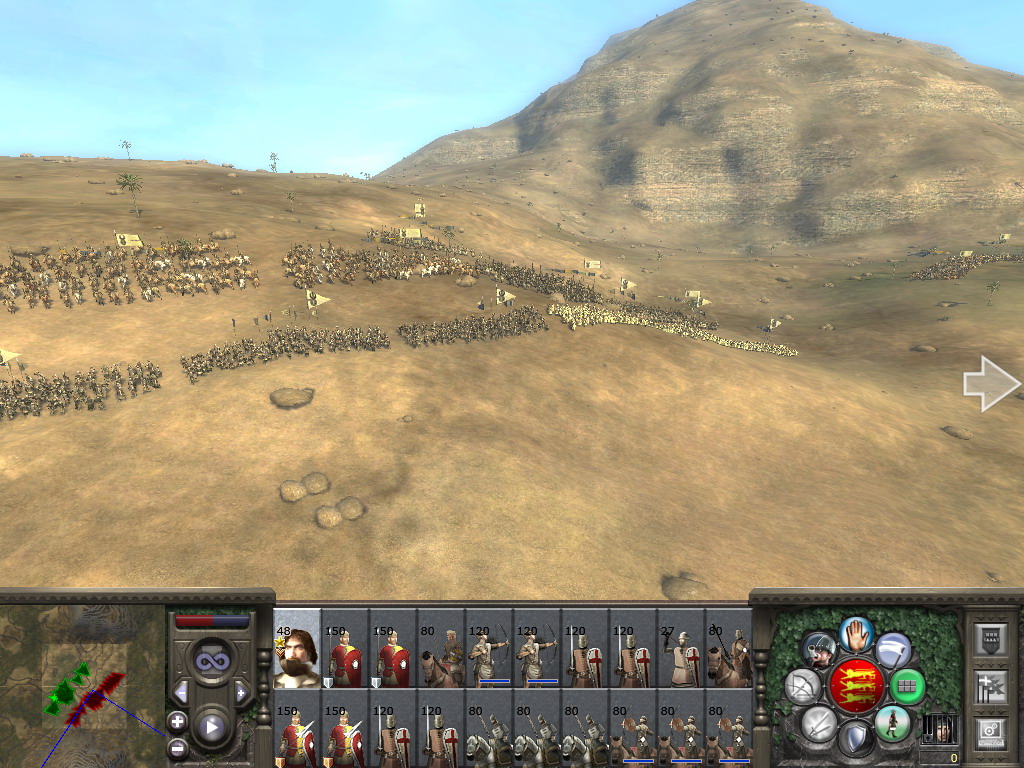Click the play button on the speed panel
The height and width of the screenshot is (768, 1024).
pyautogui.click(x=211, y=727)
